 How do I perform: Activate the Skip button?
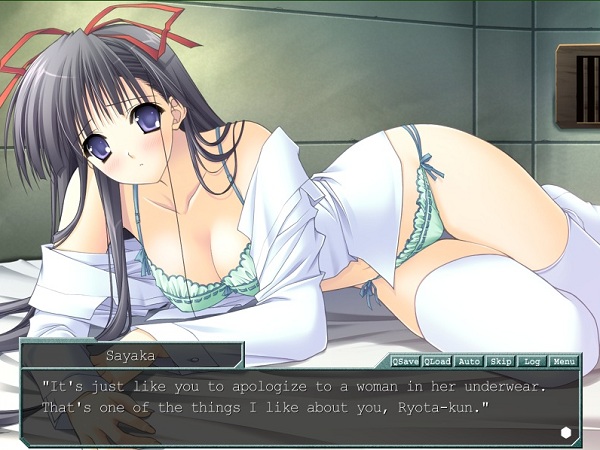(500, 360)
